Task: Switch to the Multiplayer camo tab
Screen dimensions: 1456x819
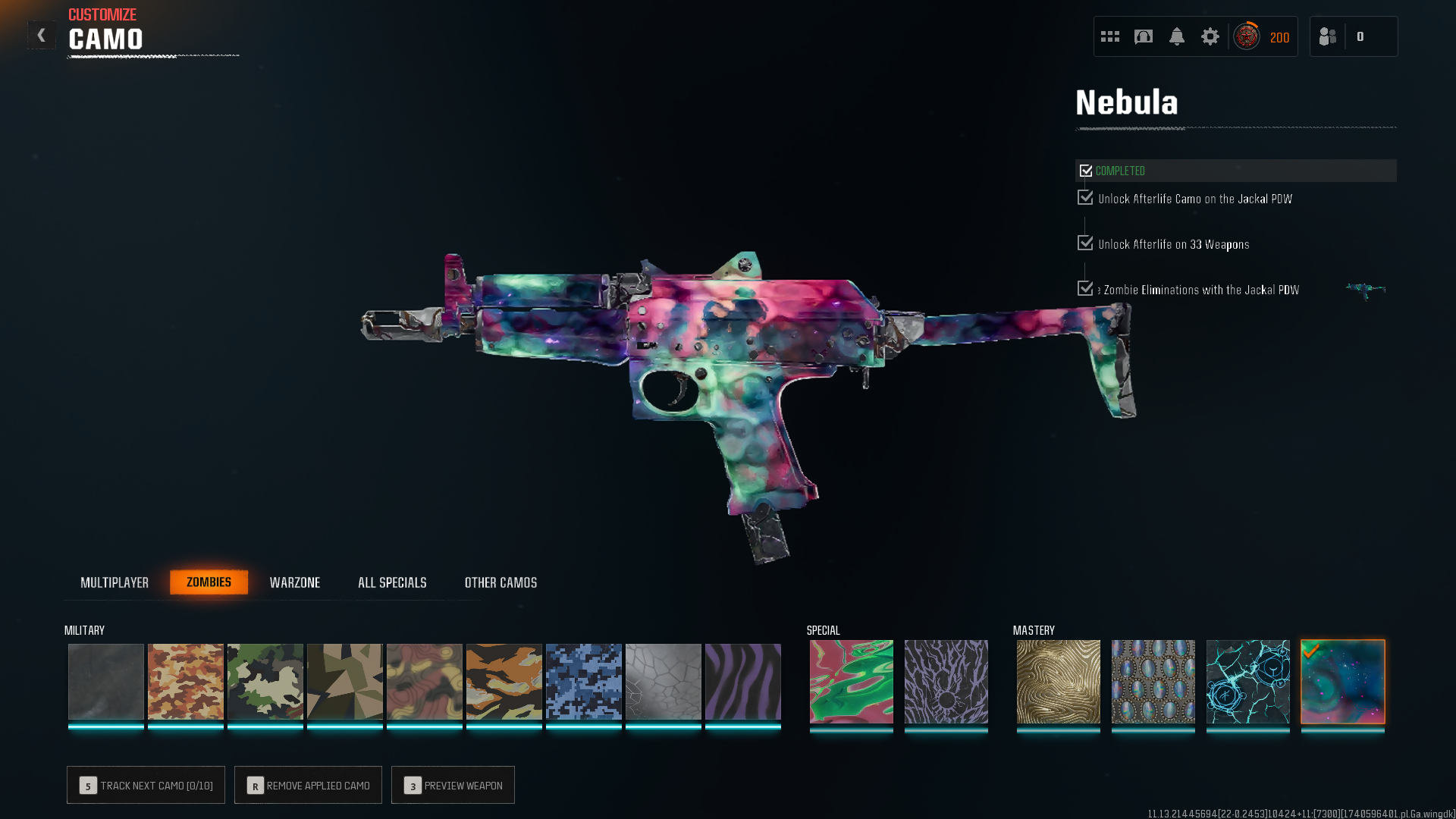Action: point(115,582)
